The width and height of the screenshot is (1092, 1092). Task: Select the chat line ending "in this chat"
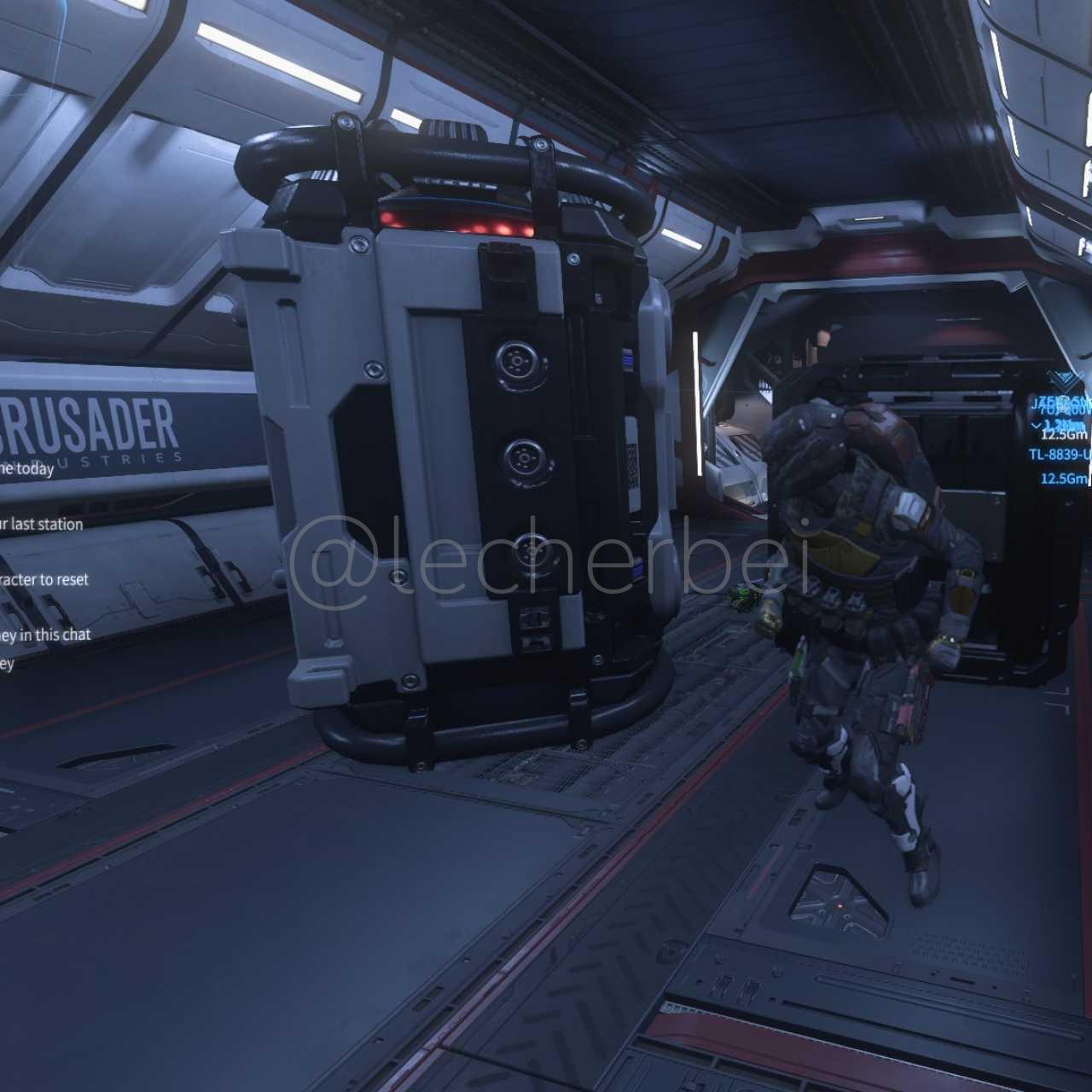click(x=45, y=634)
